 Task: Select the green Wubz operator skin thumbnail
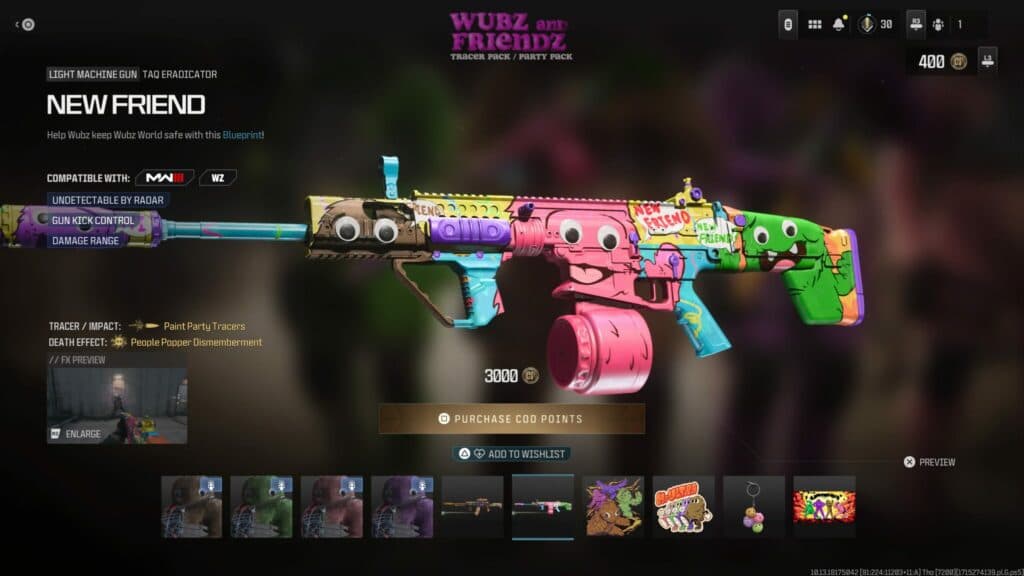261,506
